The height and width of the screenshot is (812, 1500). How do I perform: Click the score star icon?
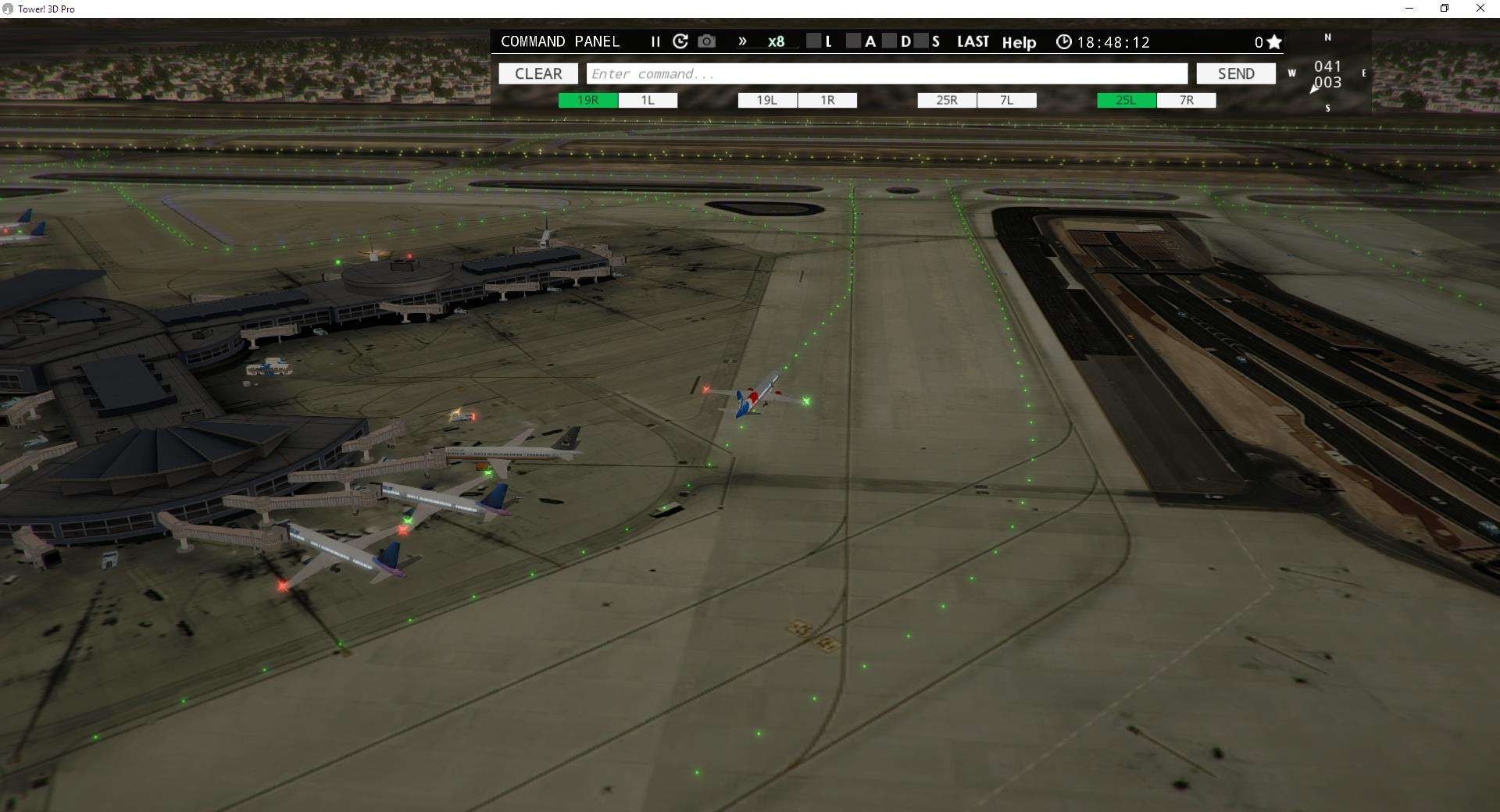click(1273, 42)
